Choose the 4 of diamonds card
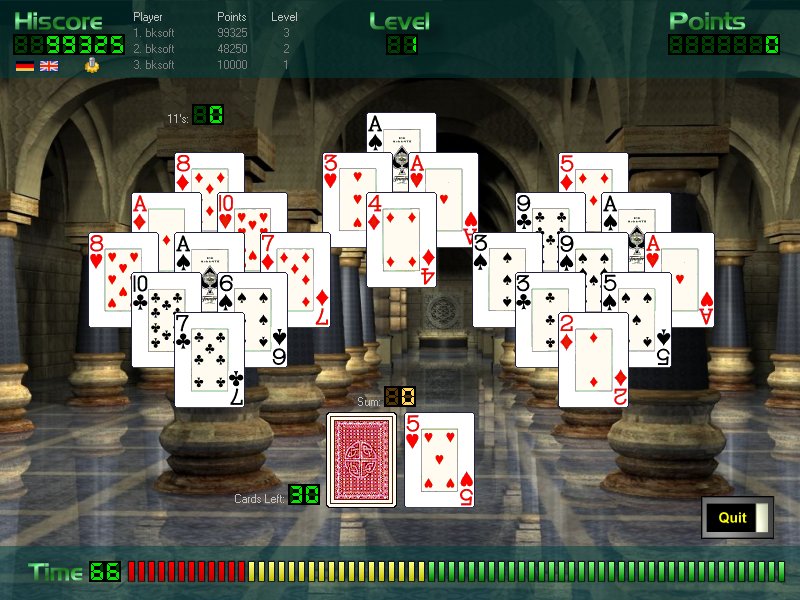Screen dimensions: 800x600 [402, 240]
